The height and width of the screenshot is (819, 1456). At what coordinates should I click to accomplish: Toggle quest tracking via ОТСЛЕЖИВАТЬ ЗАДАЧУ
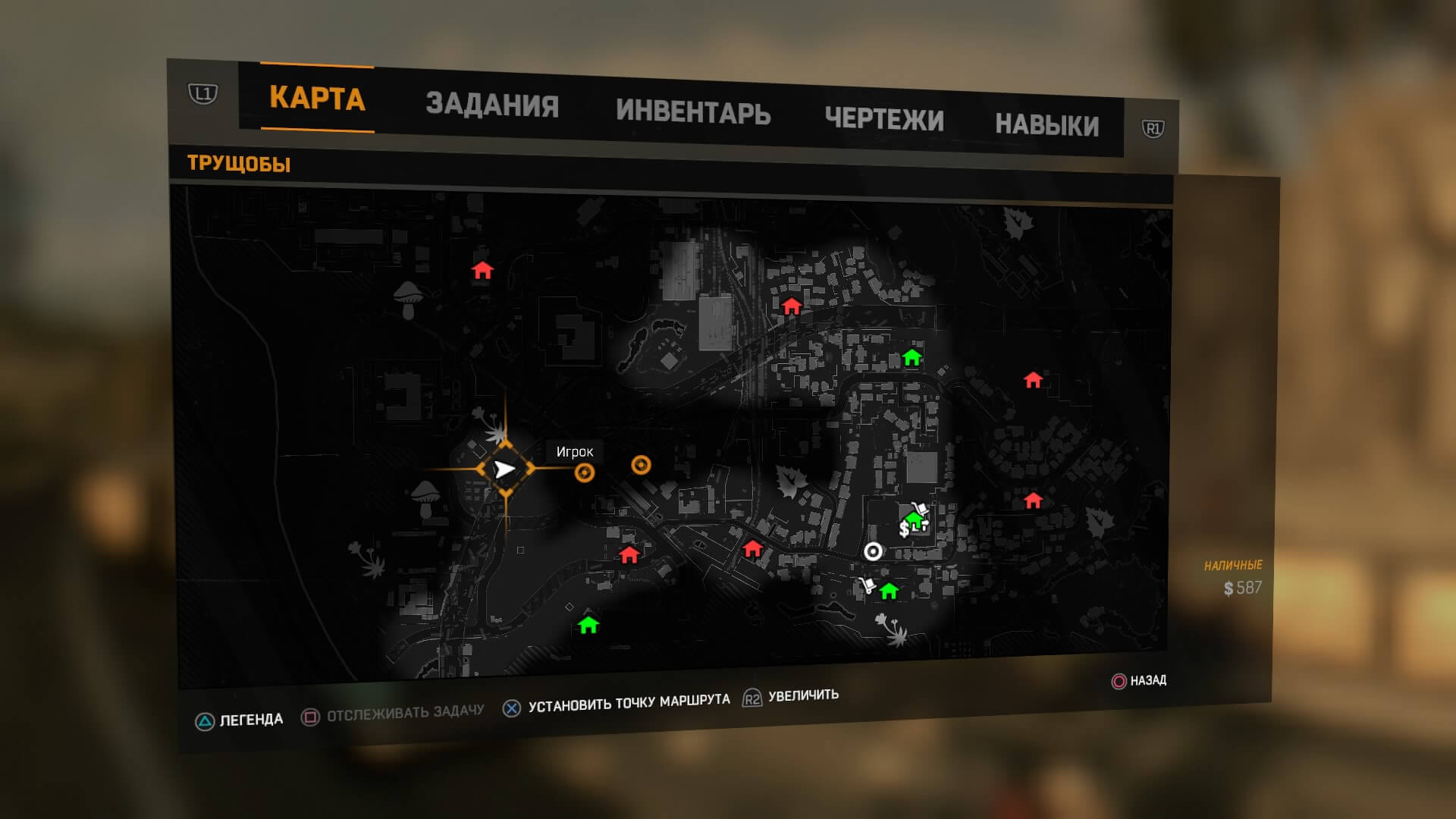[404, 711]
